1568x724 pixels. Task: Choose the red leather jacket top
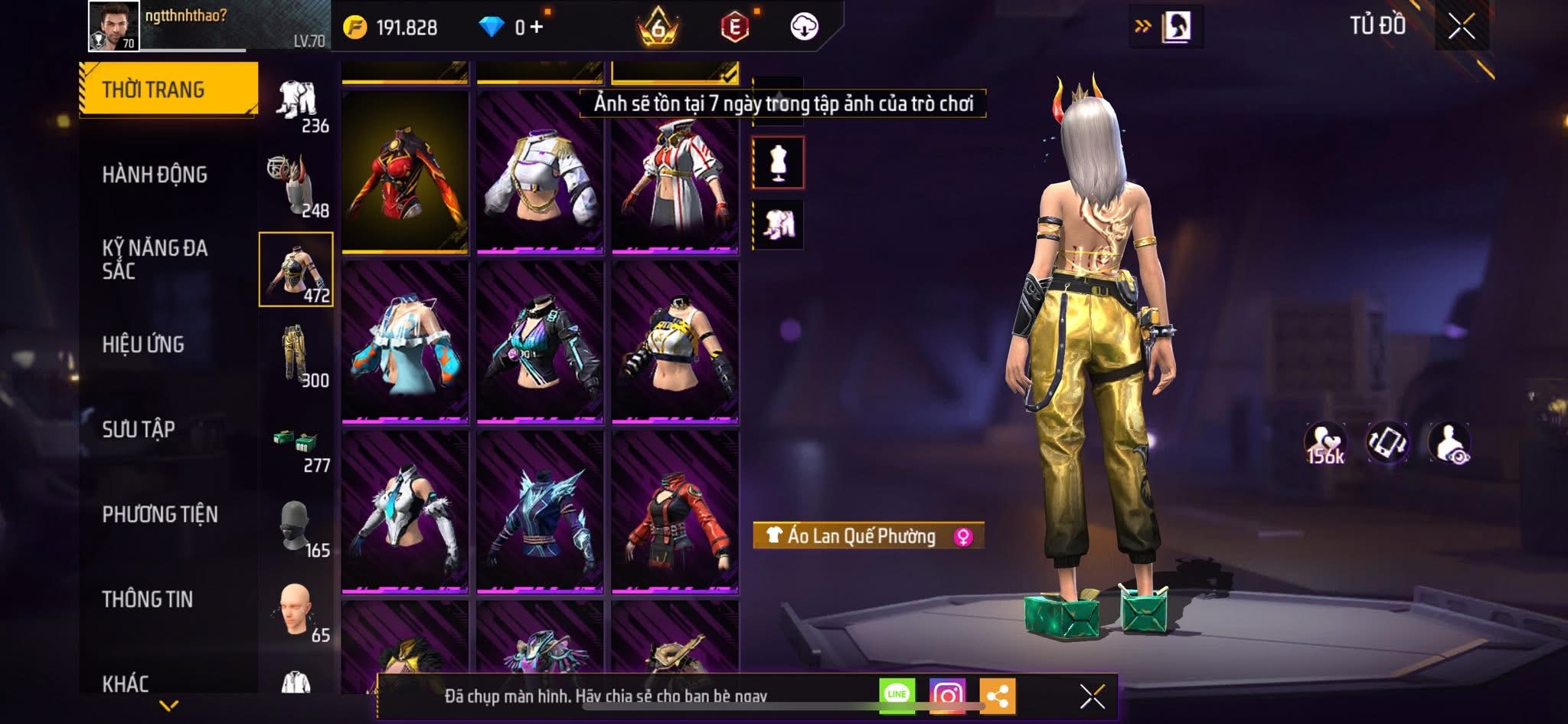click(x=675, y=512)
